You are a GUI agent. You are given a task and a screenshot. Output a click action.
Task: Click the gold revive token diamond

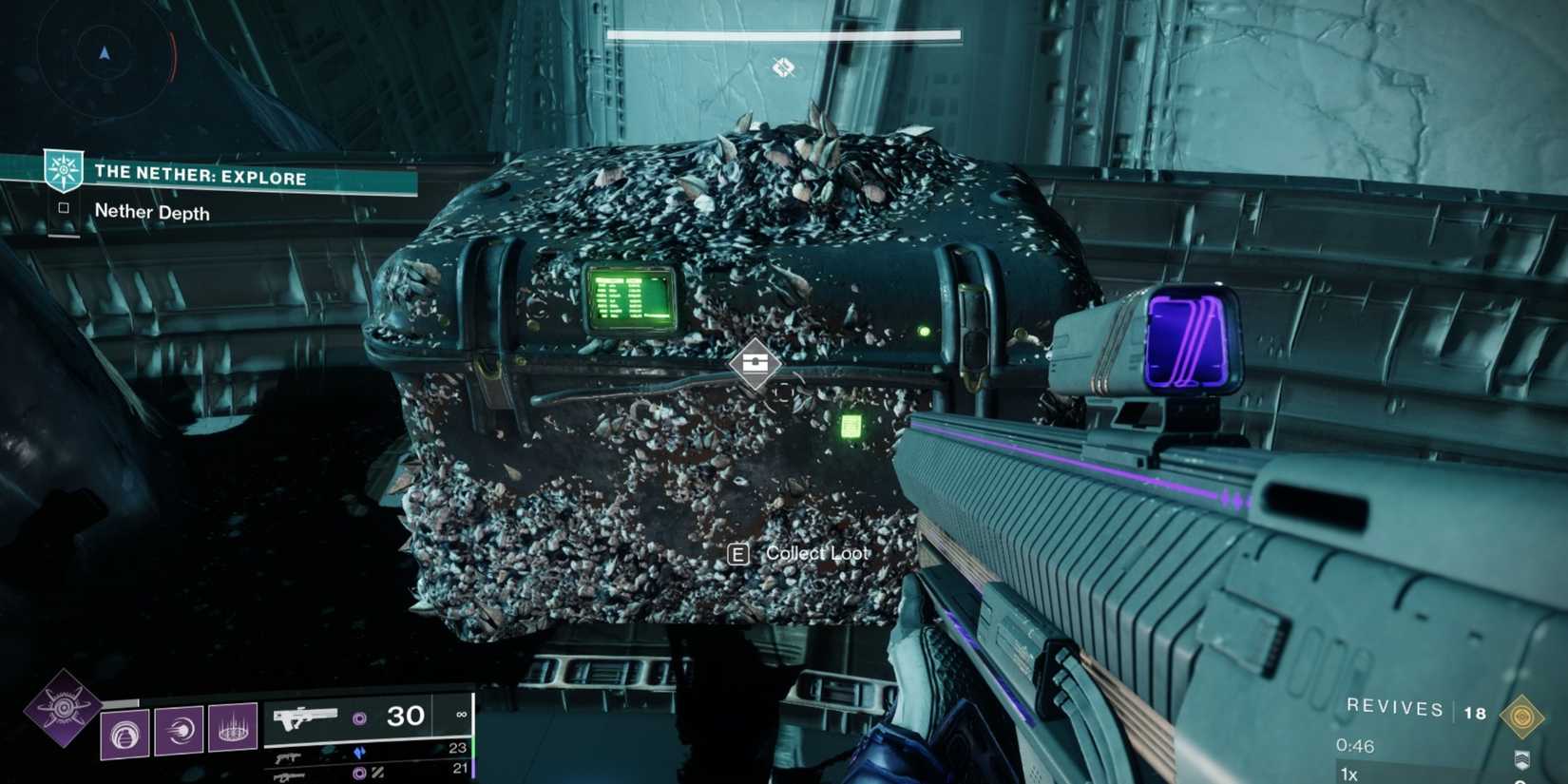(x=1522, y=717)
